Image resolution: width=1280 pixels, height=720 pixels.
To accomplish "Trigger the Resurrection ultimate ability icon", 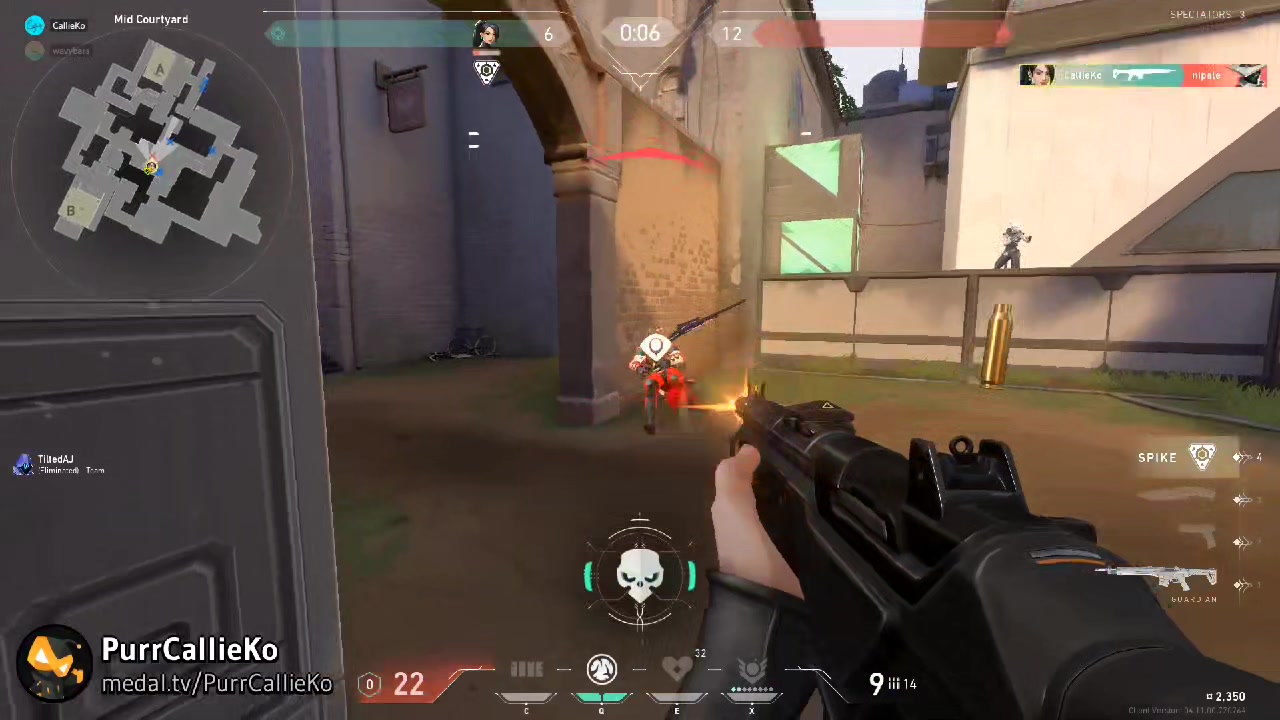I will 751,669.
